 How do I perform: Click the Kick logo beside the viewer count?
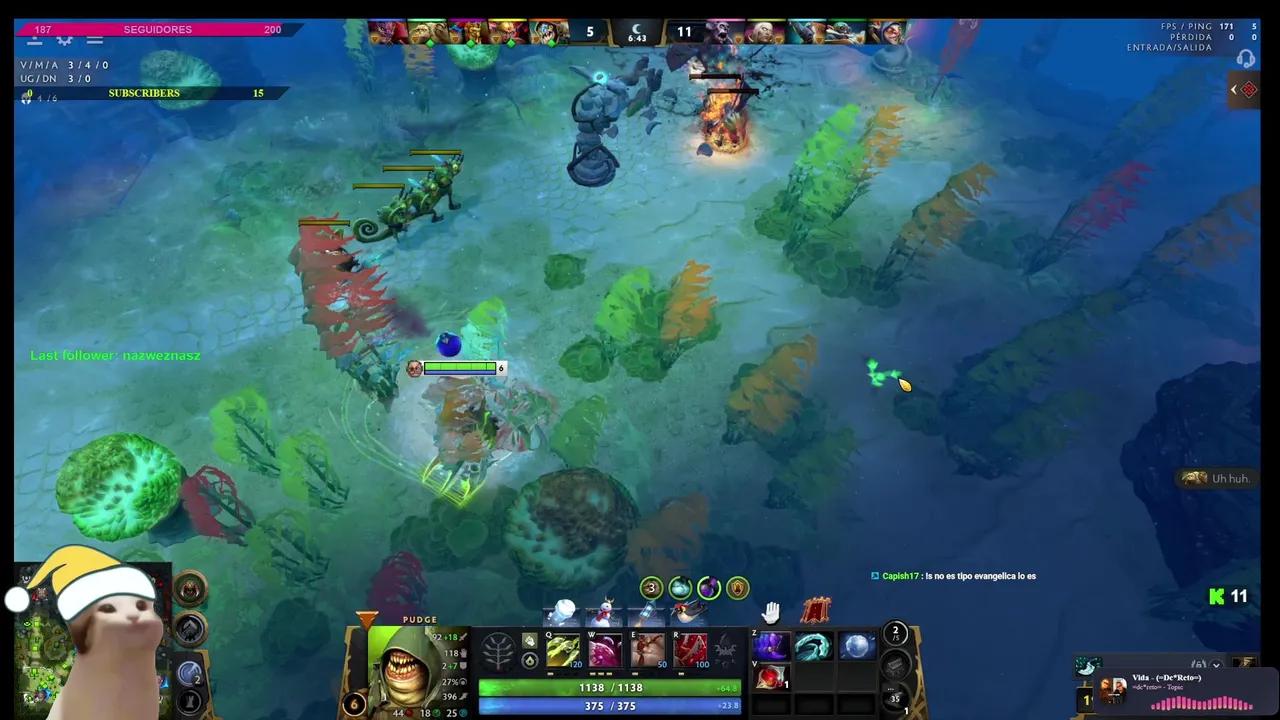point(1215,597)
